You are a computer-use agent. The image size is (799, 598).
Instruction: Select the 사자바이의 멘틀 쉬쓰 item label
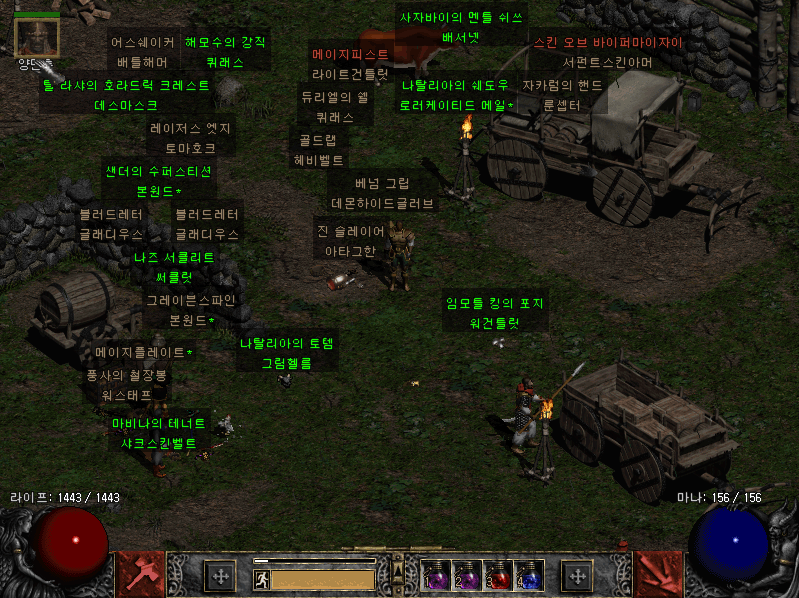(461, 28)
